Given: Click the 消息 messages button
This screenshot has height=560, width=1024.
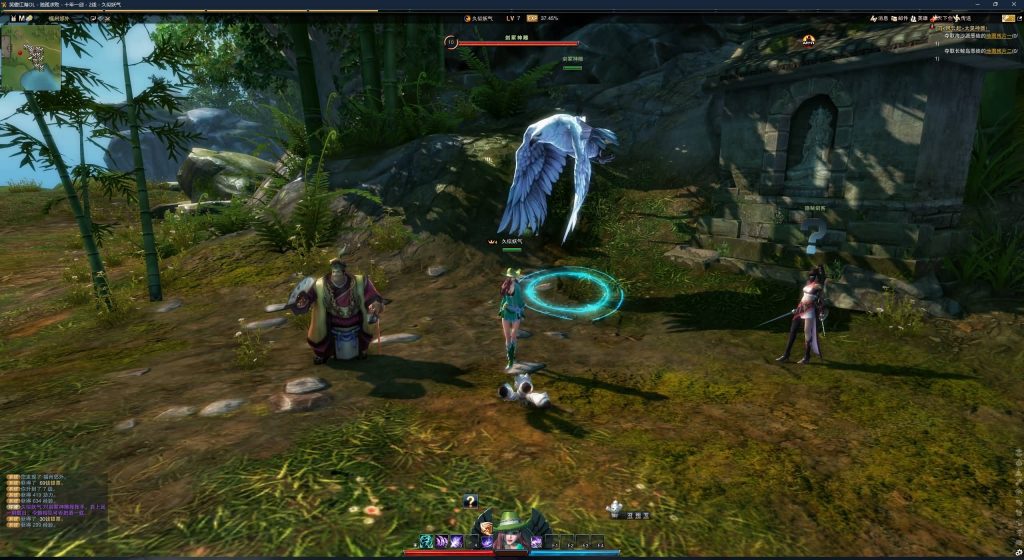Looking at the screenshot, I should 880,18.
